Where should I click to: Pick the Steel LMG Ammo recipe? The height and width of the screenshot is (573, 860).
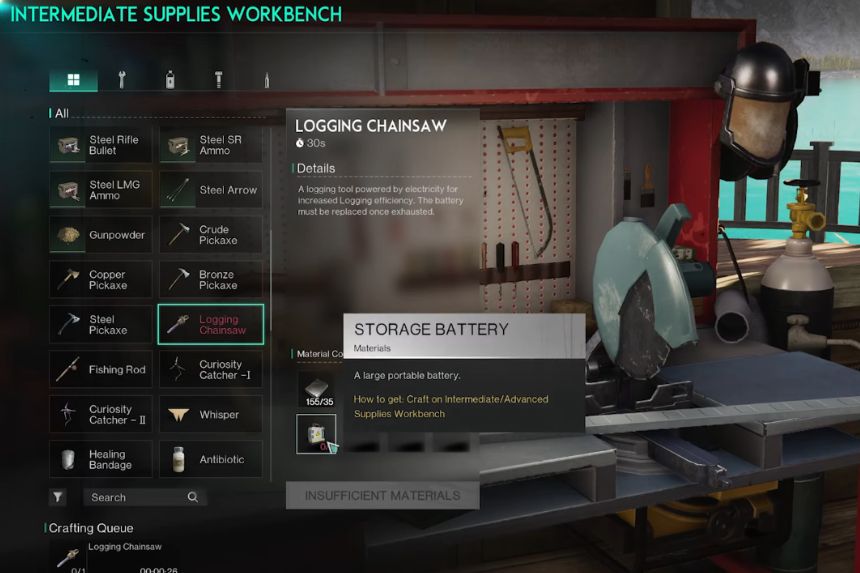(101, 190)
